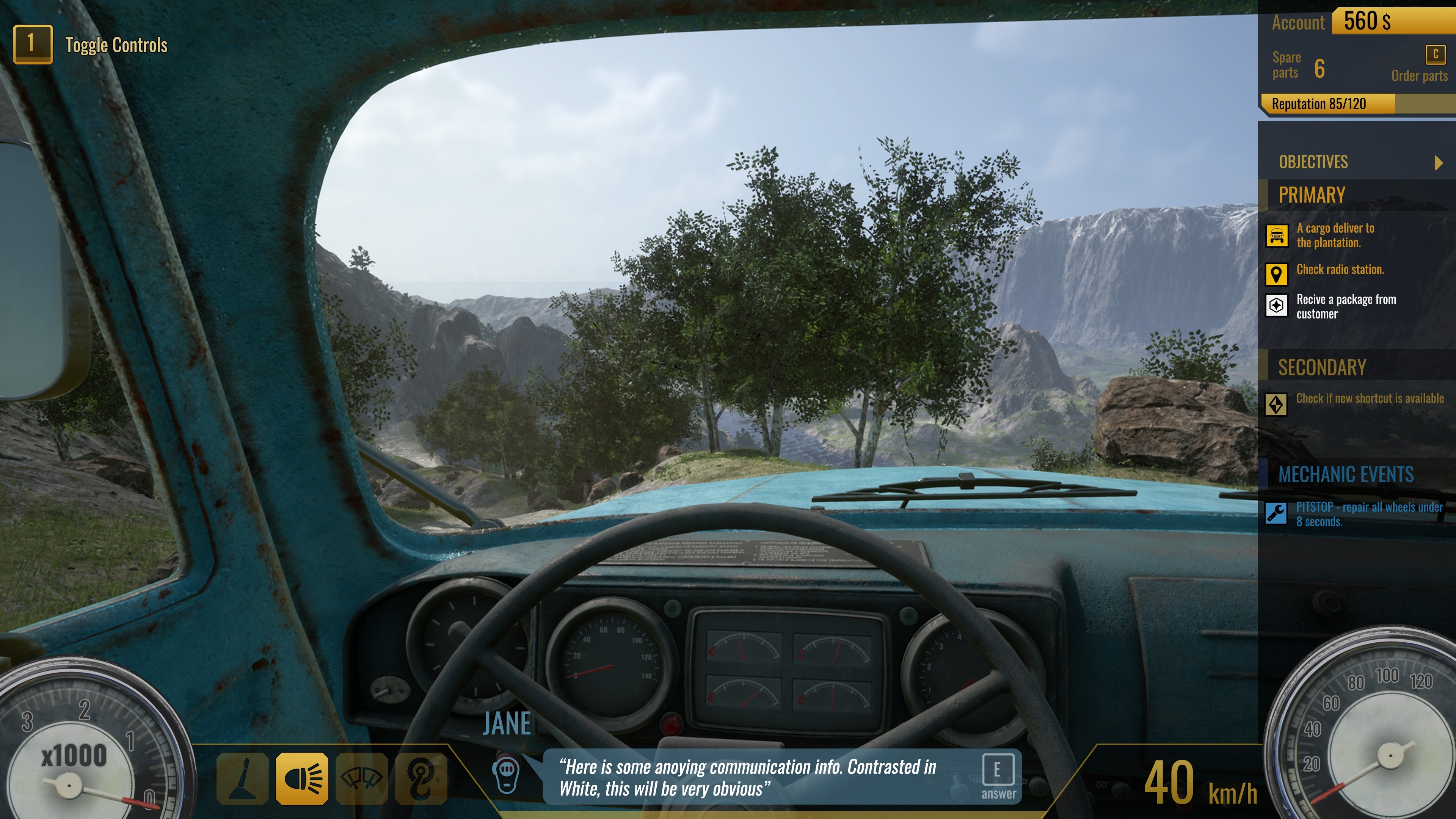Activate the winch hook icon
This screenshot has width=1456, height=819.
tap(421, 778)
